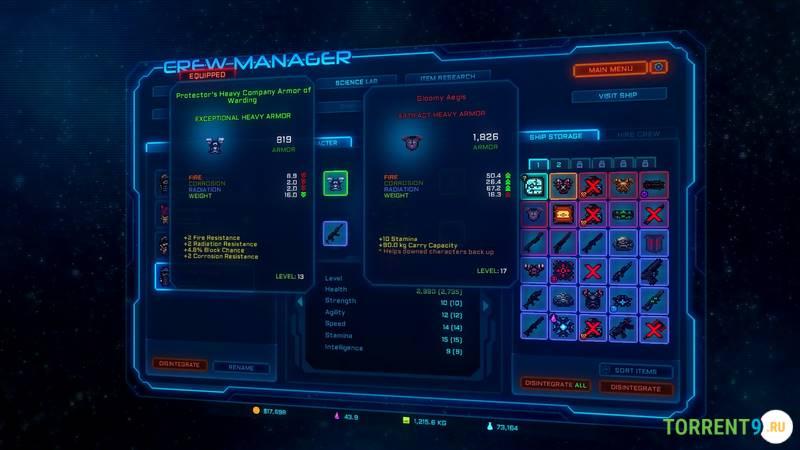Image resolution: width=800 pixels, height=450 pixels.
Task: Select storage page 1 tab
Action: pos(535,164)
